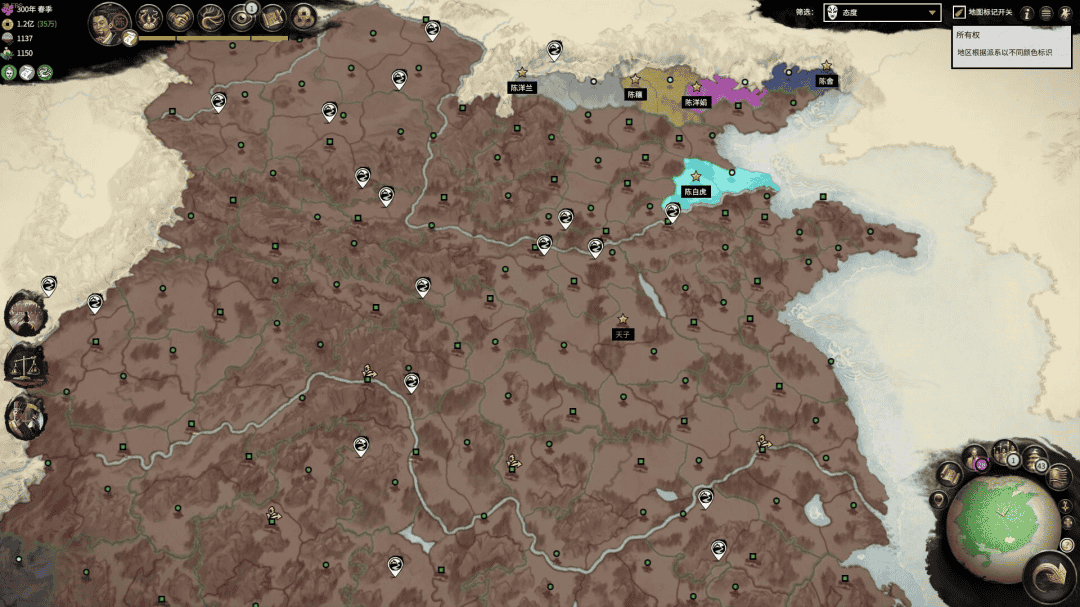Open the three-line game menu button
The width and height of the screenshot is (1080, 607).
[x=1046, y=13]
